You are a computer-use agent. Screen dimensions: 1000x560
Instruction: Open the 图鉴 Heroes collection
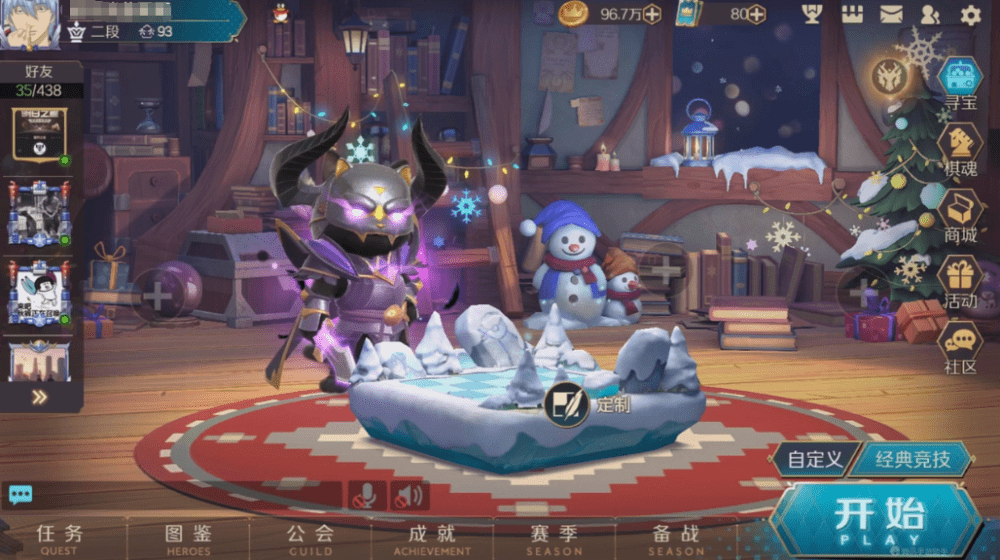[x=188, y=538]
